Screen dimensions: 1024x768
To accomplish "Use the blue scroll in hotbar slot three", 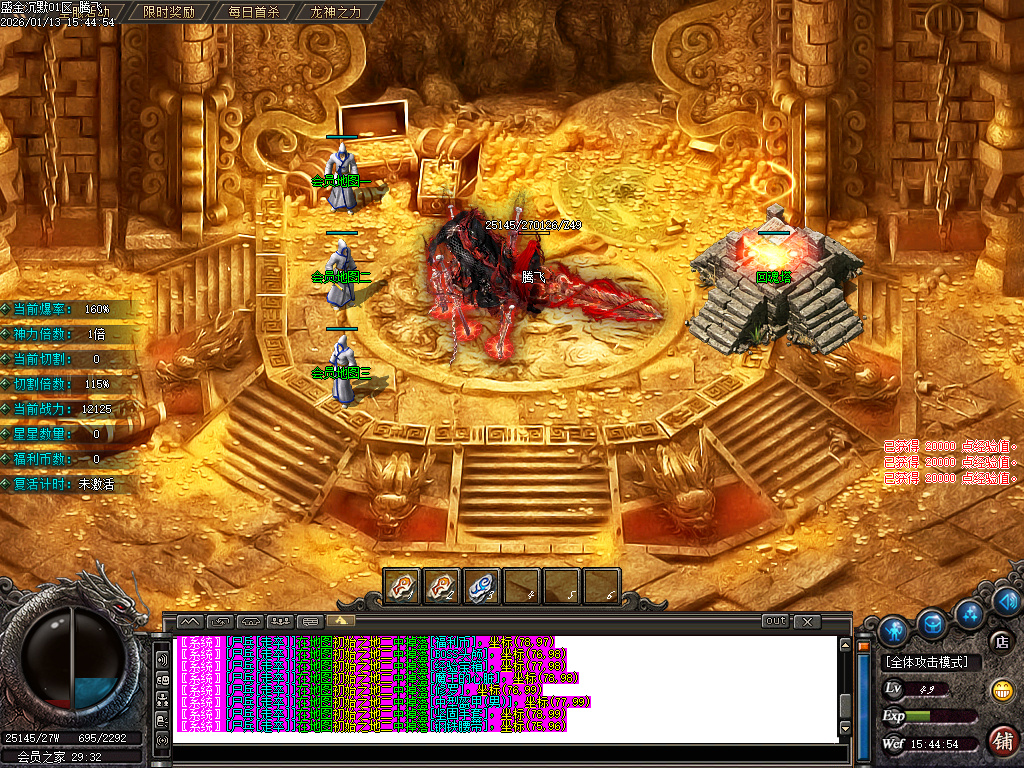I will coord(482,586).
